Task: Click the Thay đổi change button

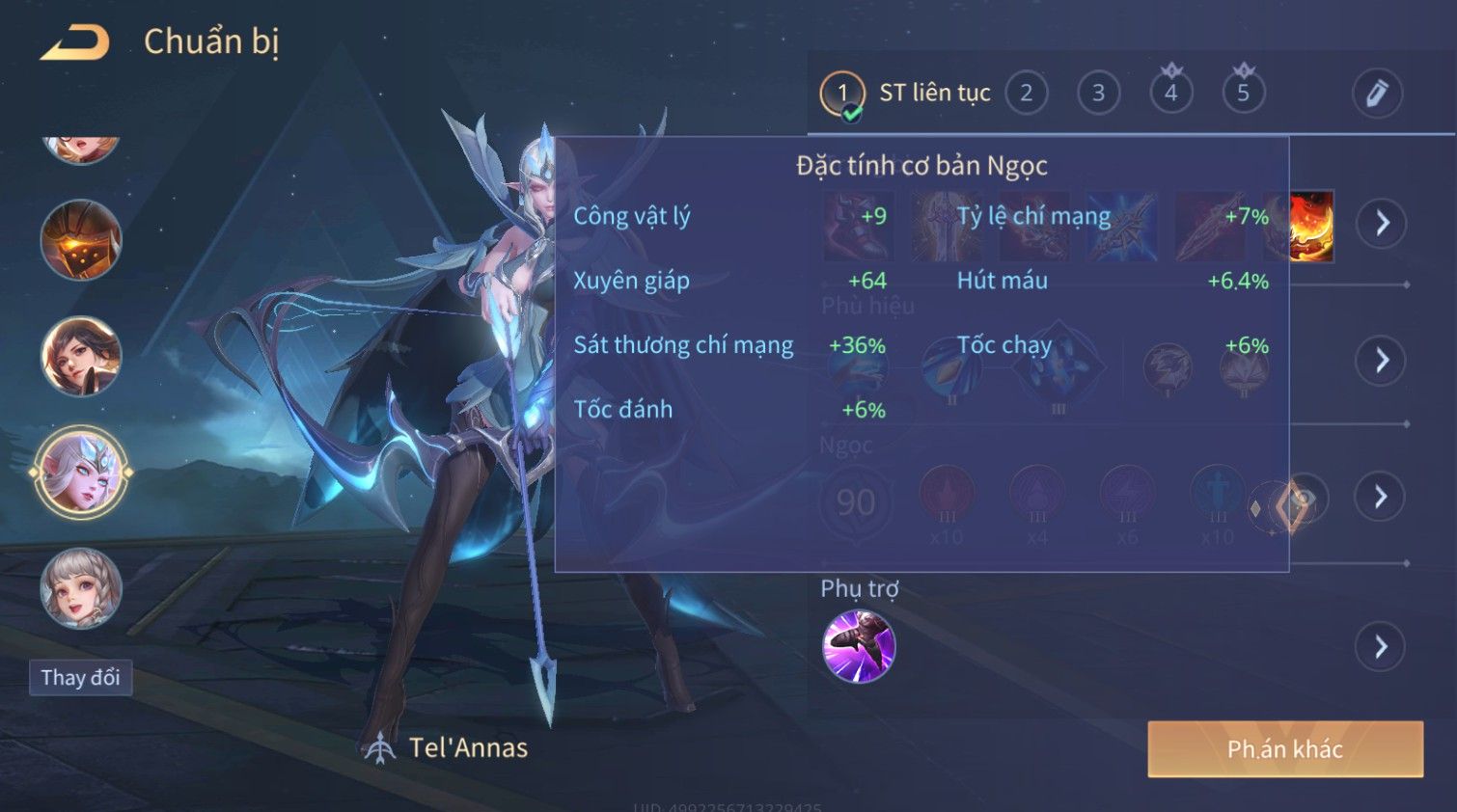Action: click(80, 678)
